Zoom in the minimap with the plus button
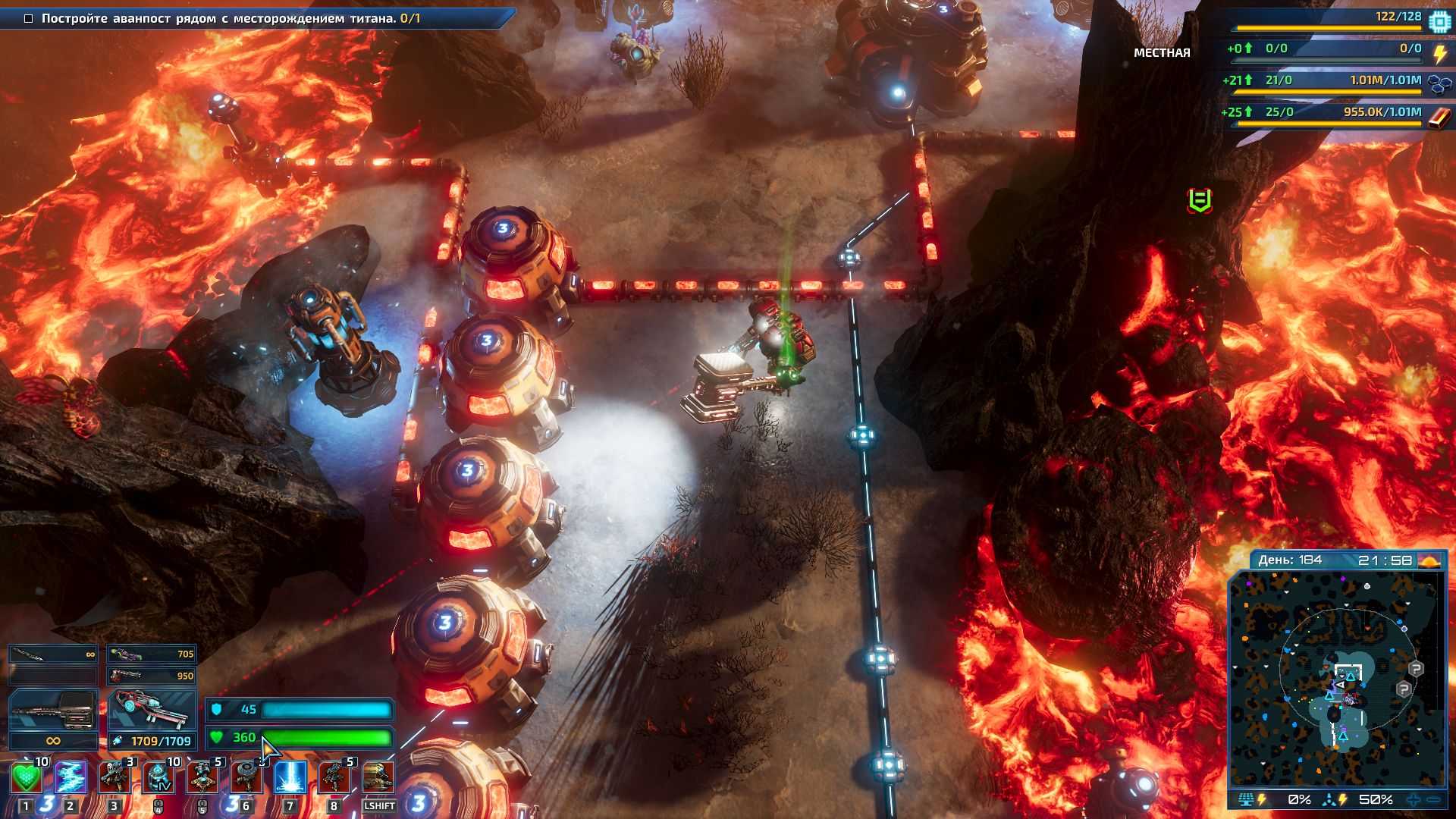1456x819 pixels. (1414, 799)
